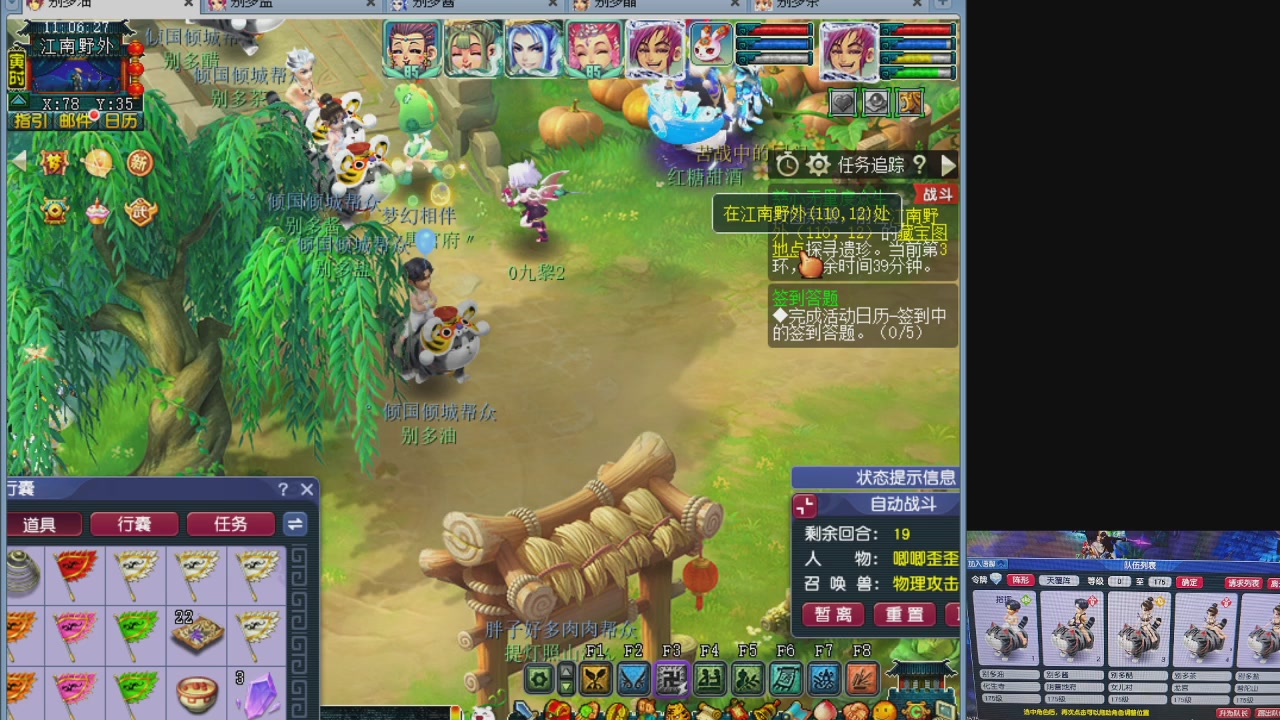This screenshot has height=720, width=1280.
Task: Open the 天覆阵 formation selector in team list
Action: pos(1058,581)
